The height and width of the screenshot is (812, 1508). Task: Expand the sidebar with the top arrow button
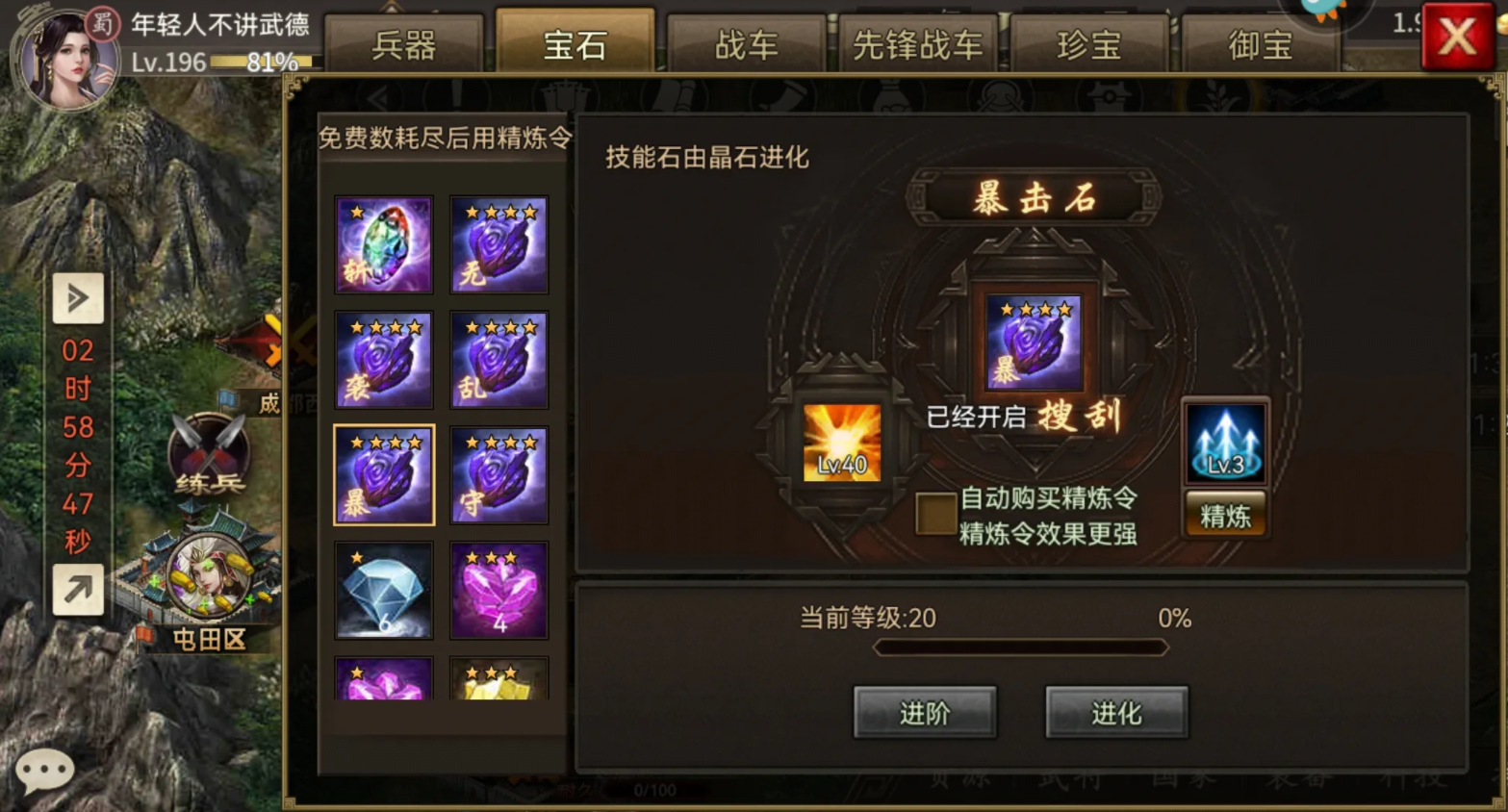(78, 300)
